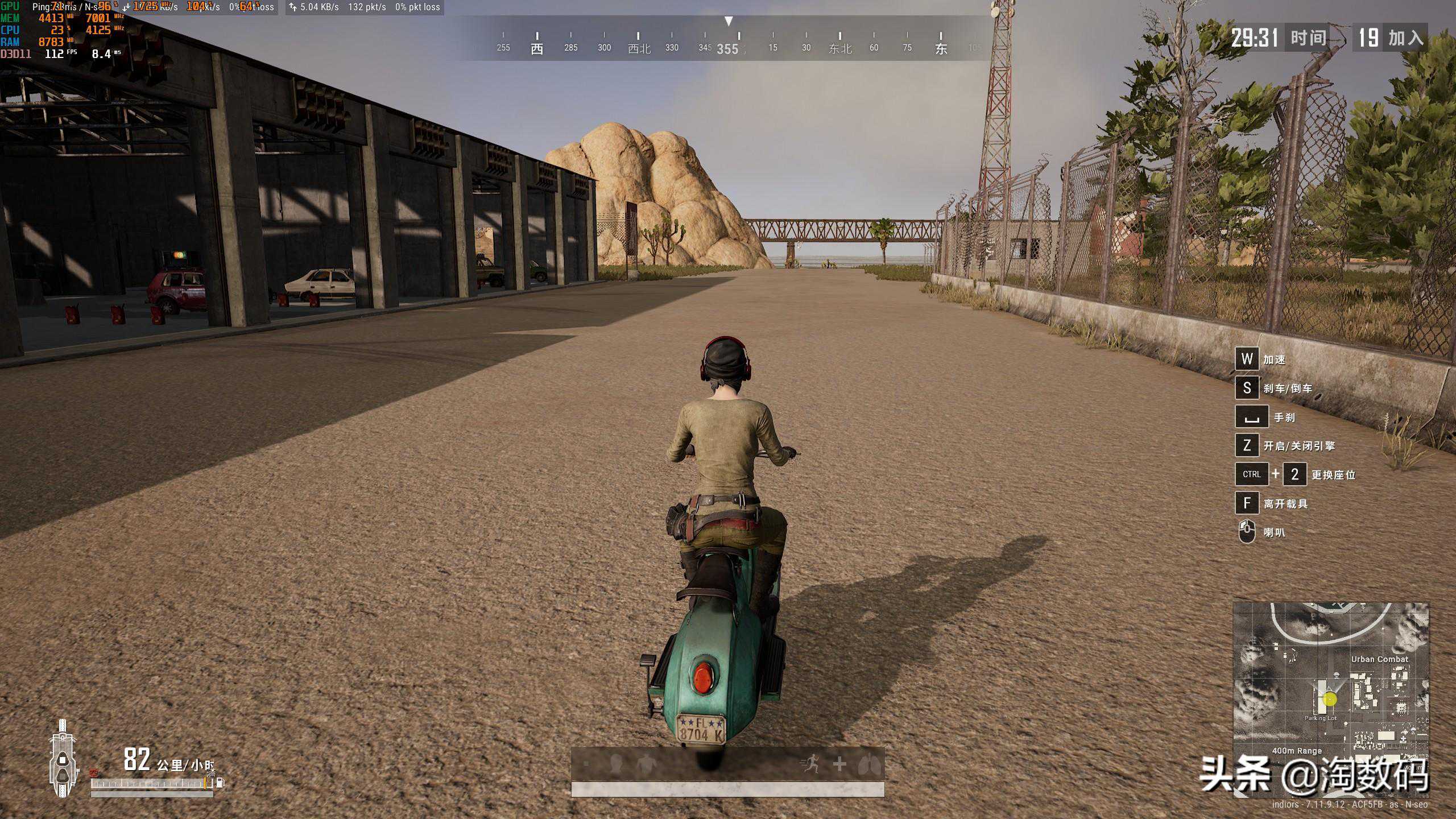Open the minimap in the corner
The height and width of the screenshot is (819, 1456).
coord(1330,683)
